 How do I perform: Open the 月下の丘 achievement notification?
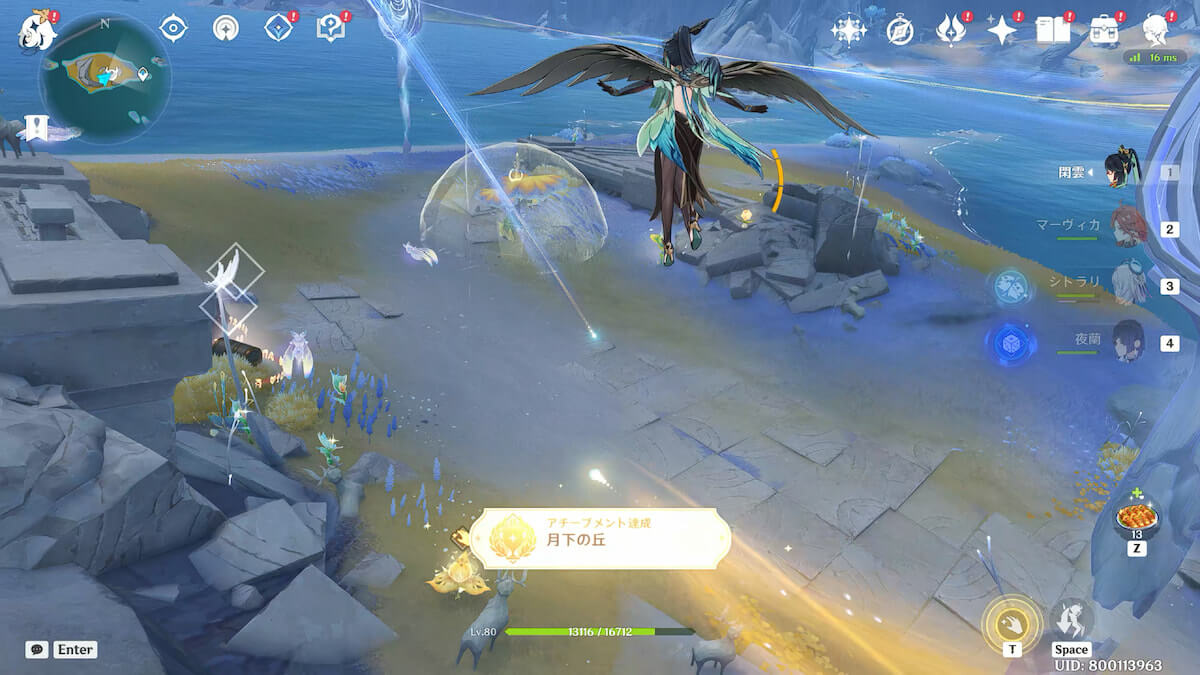click(600, 538)
